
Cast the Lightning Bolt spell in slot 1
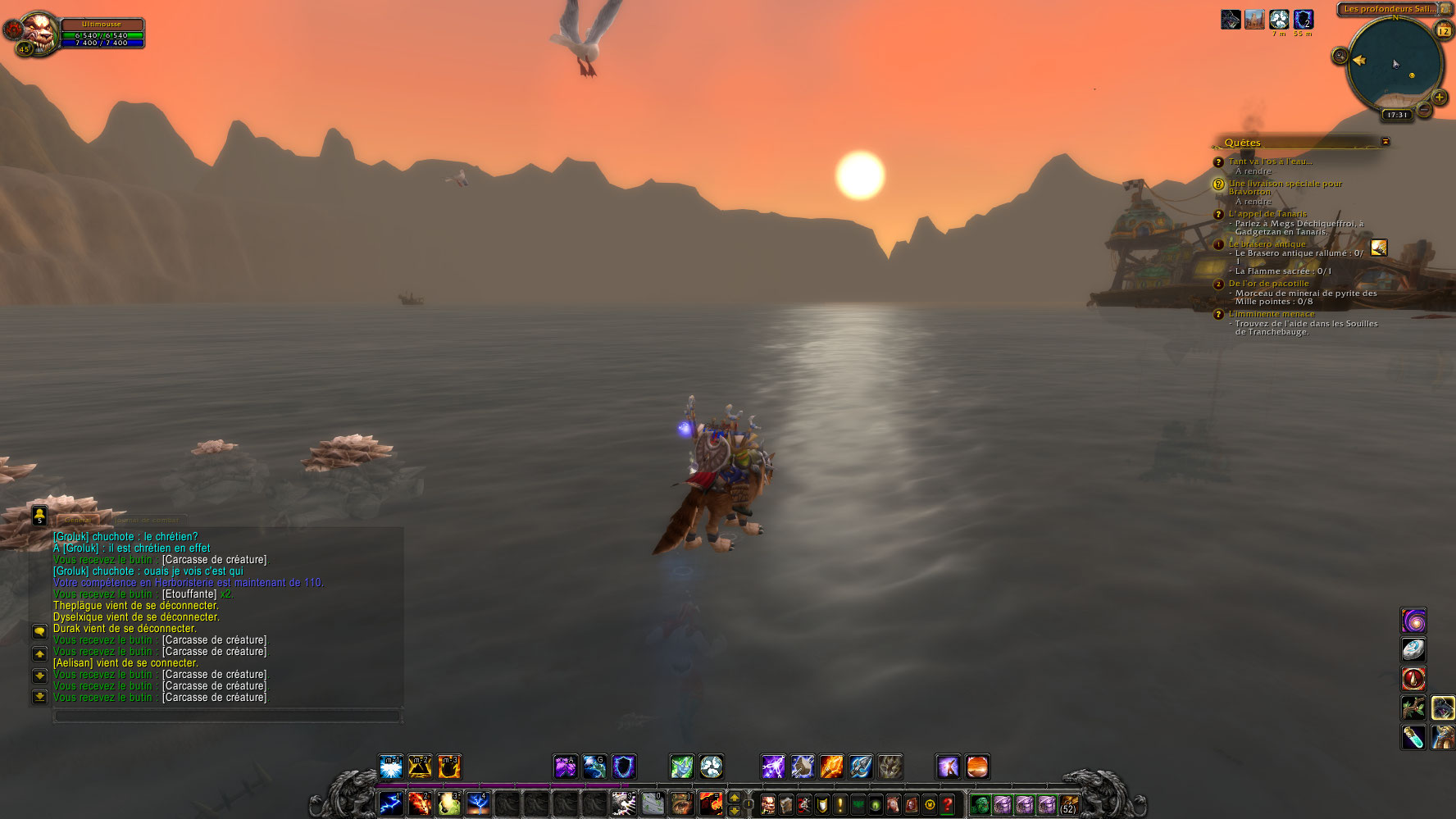pos(391,803)
